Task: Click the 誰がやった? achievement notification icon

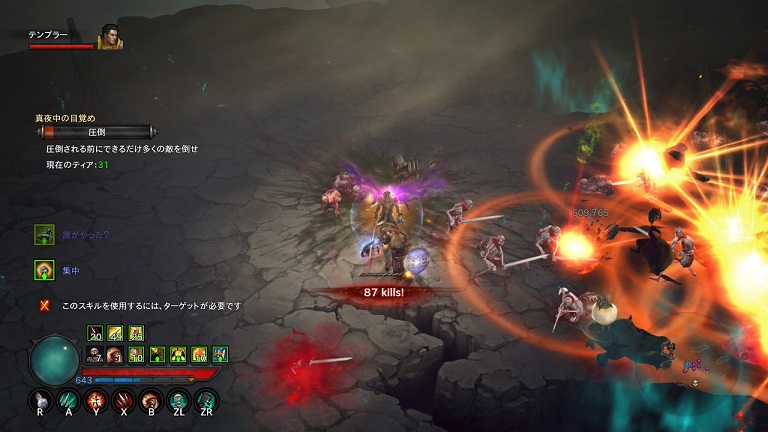Action: click(44, 234)
